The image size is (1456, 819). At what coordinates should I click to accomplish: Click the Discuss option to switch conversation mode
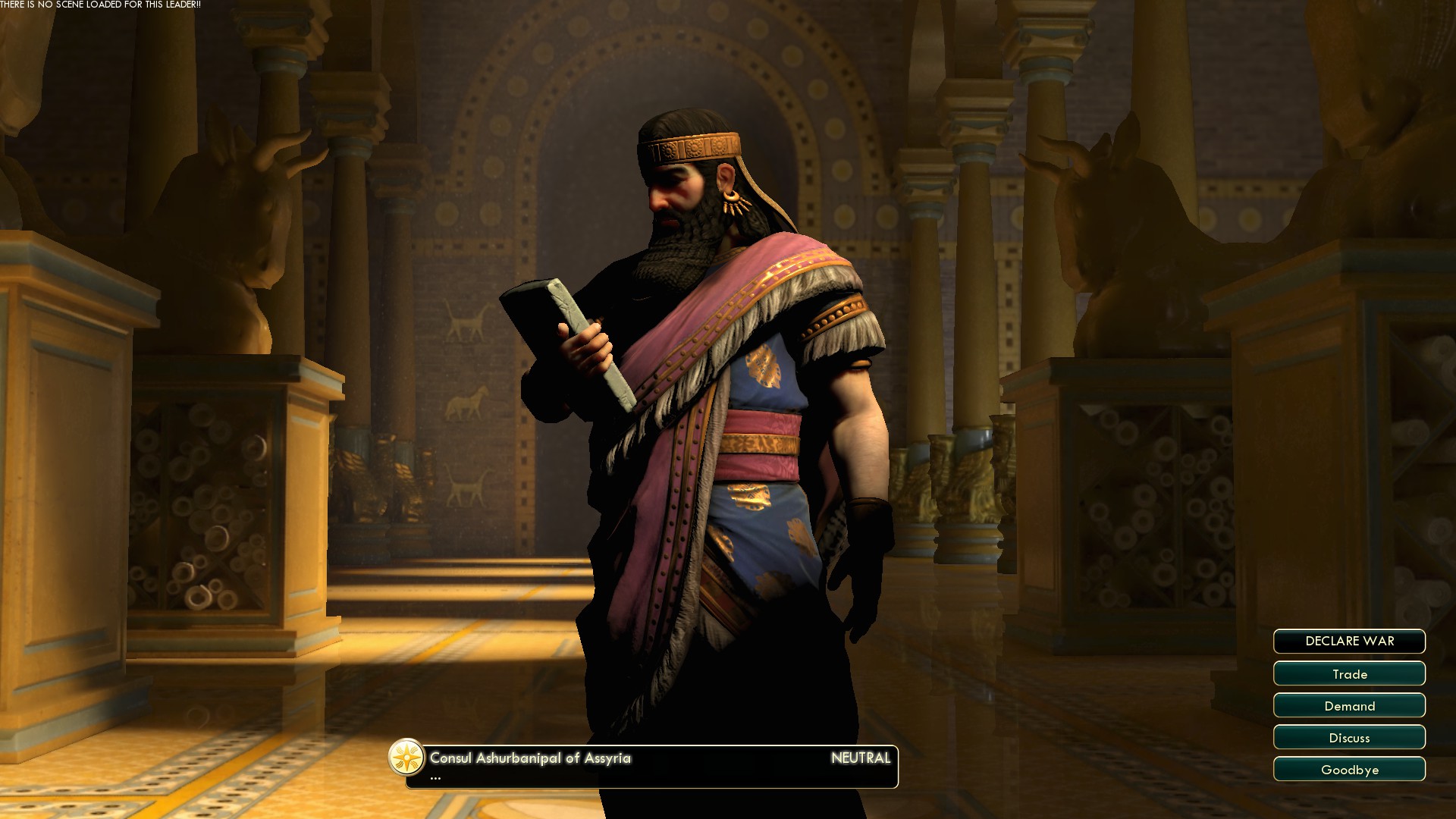click(x=1349, y=737)
